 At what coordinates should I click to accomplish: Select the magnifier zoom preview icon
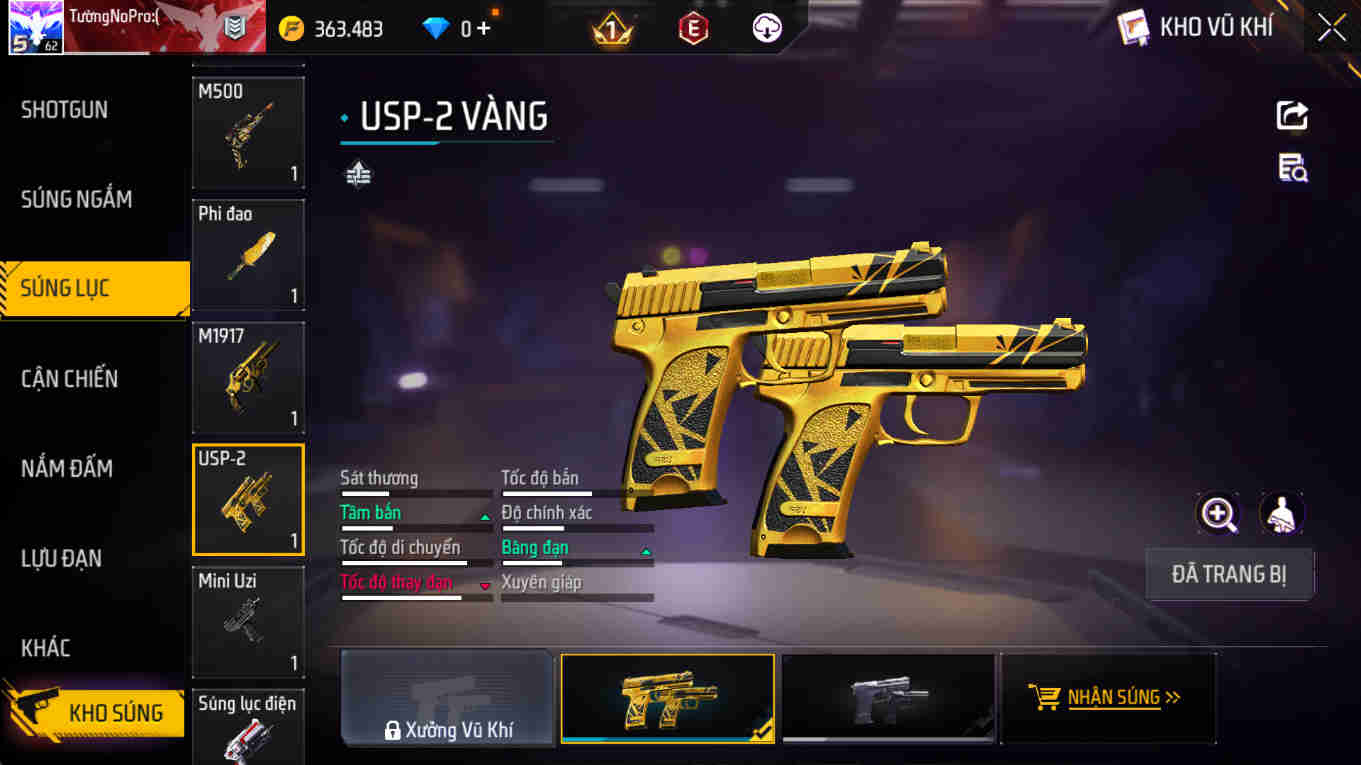tap(1219, 512)
